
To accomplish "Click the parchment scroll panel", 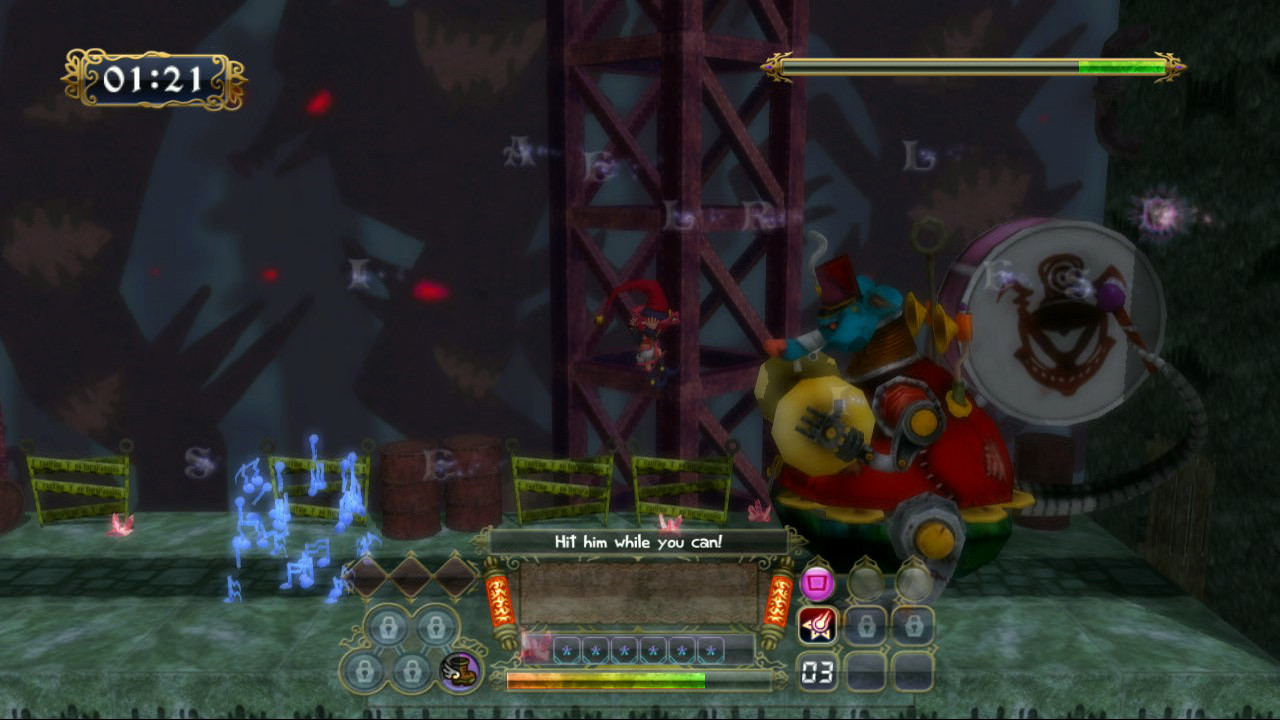I will pos(638,594).
